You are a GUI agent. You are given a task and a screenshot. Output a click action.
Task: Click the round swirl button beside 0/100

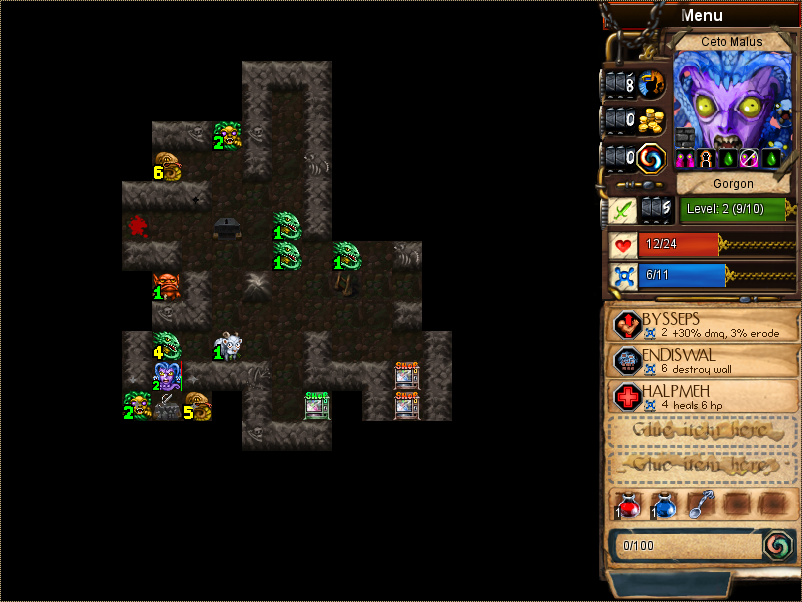[x=777, y=545]
